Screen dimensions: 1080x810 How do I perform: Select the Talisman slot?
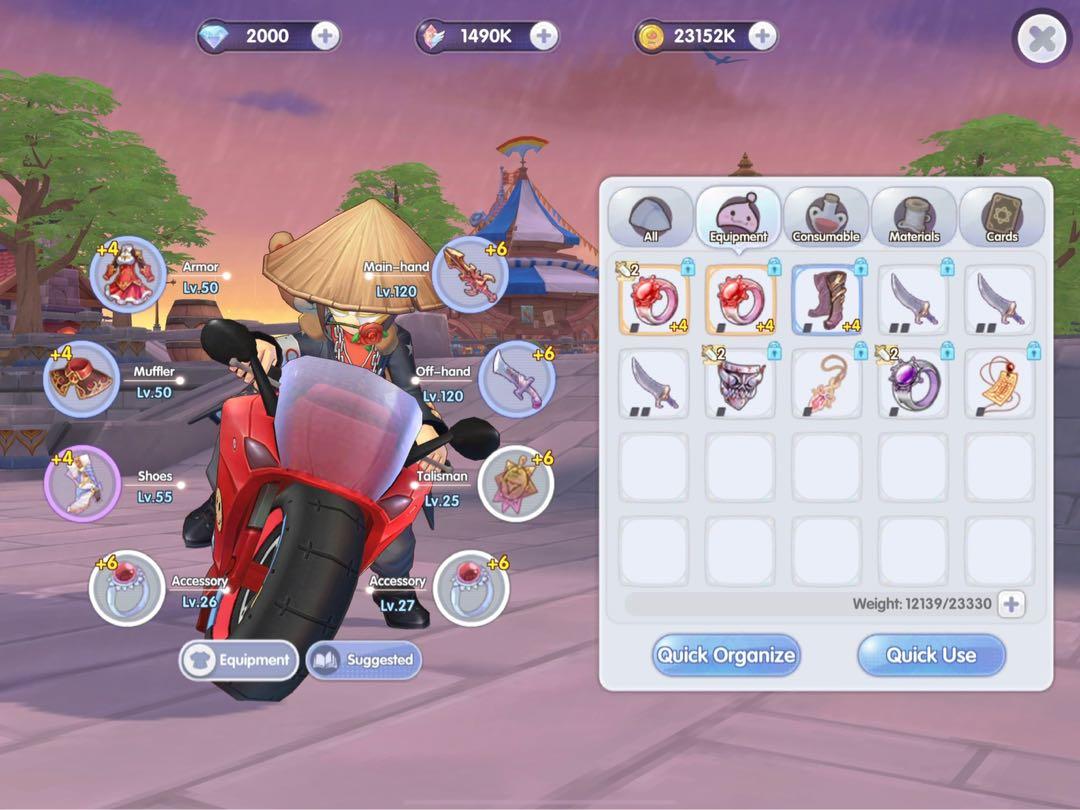click(x=516, y=484)
